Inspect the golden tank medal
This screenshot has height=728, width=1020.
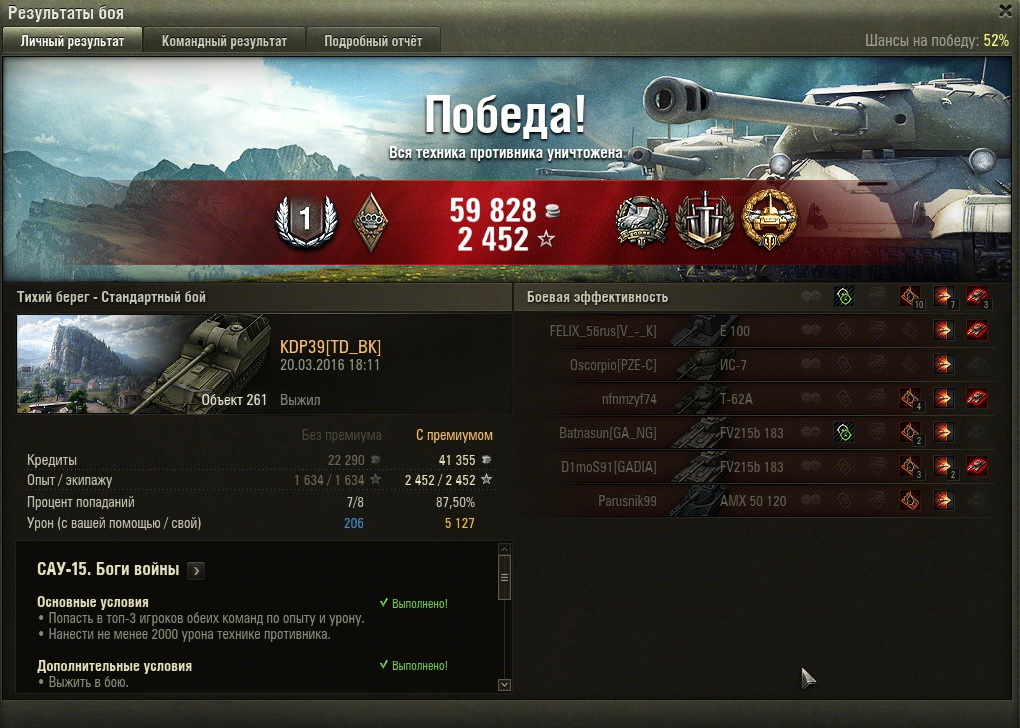pos(769,220)
